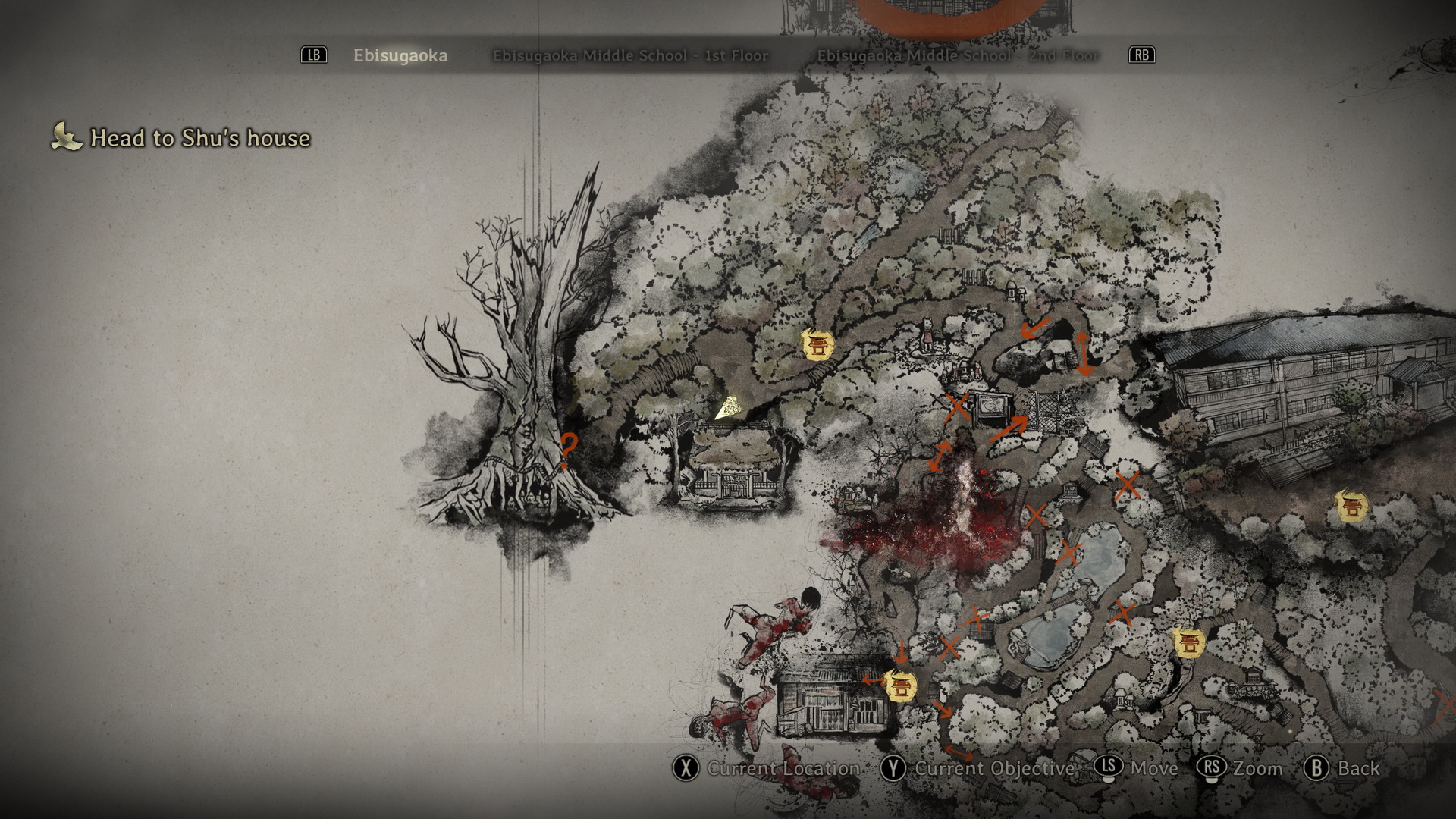The image size is (1456, 819).
Task: Select the shrine marker beside the small wooden house
Action: click(x=900, y=686)
